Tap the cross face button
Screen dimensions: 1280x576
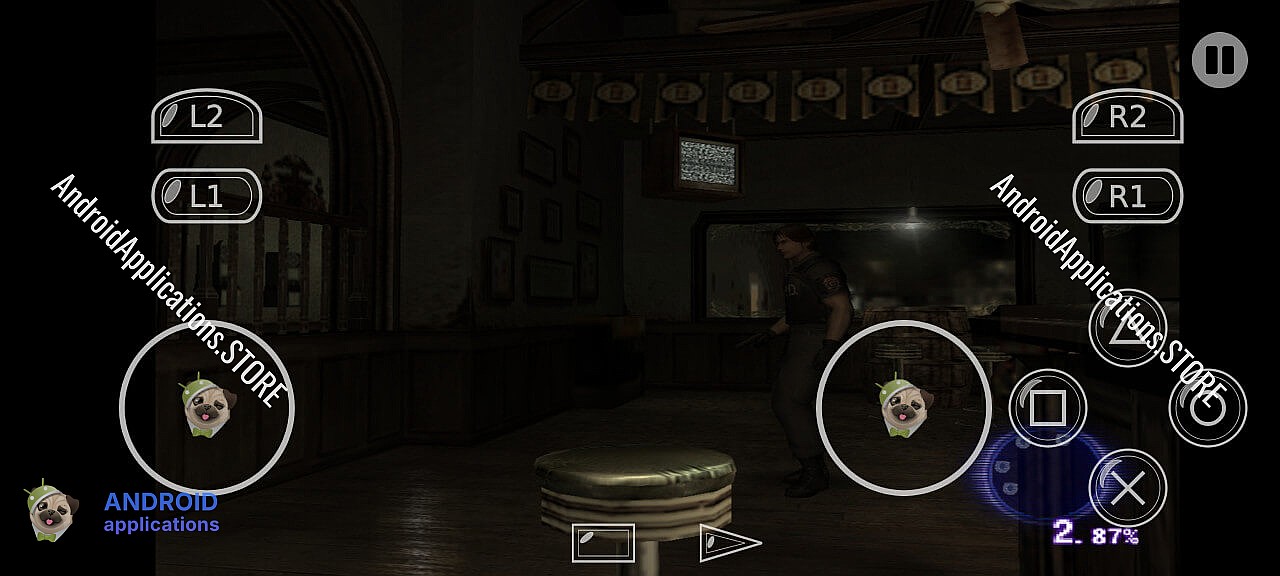click(1127, 488)
